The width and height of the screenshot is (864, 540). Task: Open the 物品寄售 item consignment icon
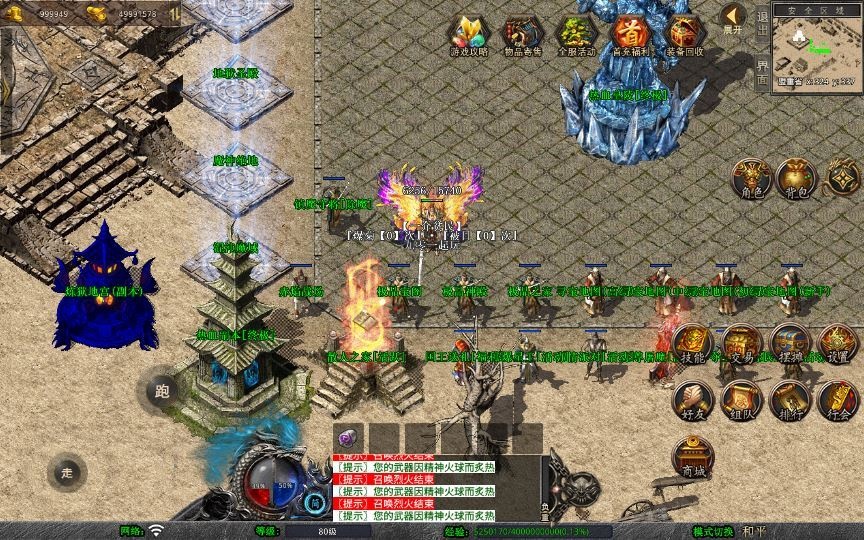pos(521,35)
